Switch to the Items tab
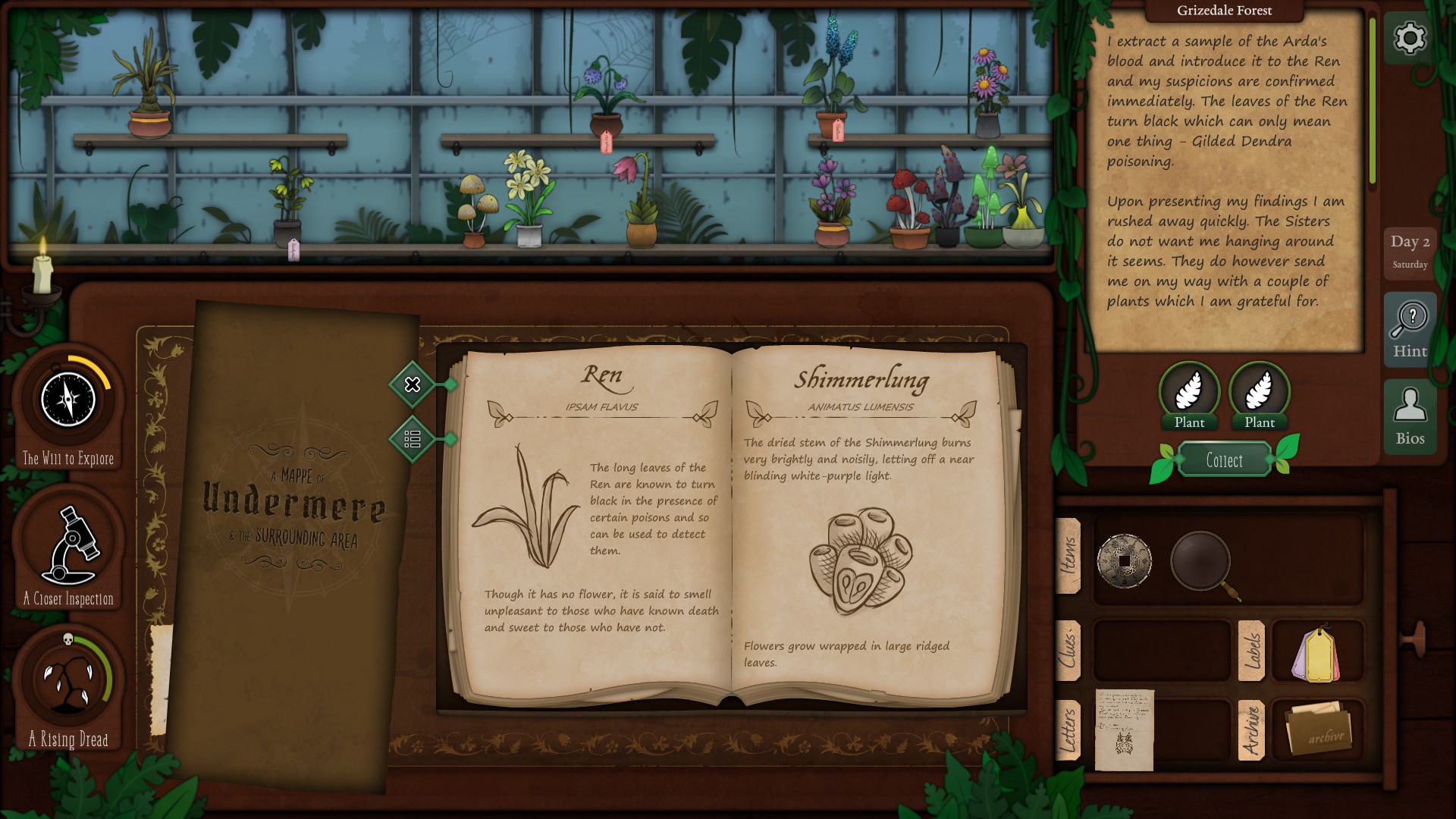 [1068, 556]
